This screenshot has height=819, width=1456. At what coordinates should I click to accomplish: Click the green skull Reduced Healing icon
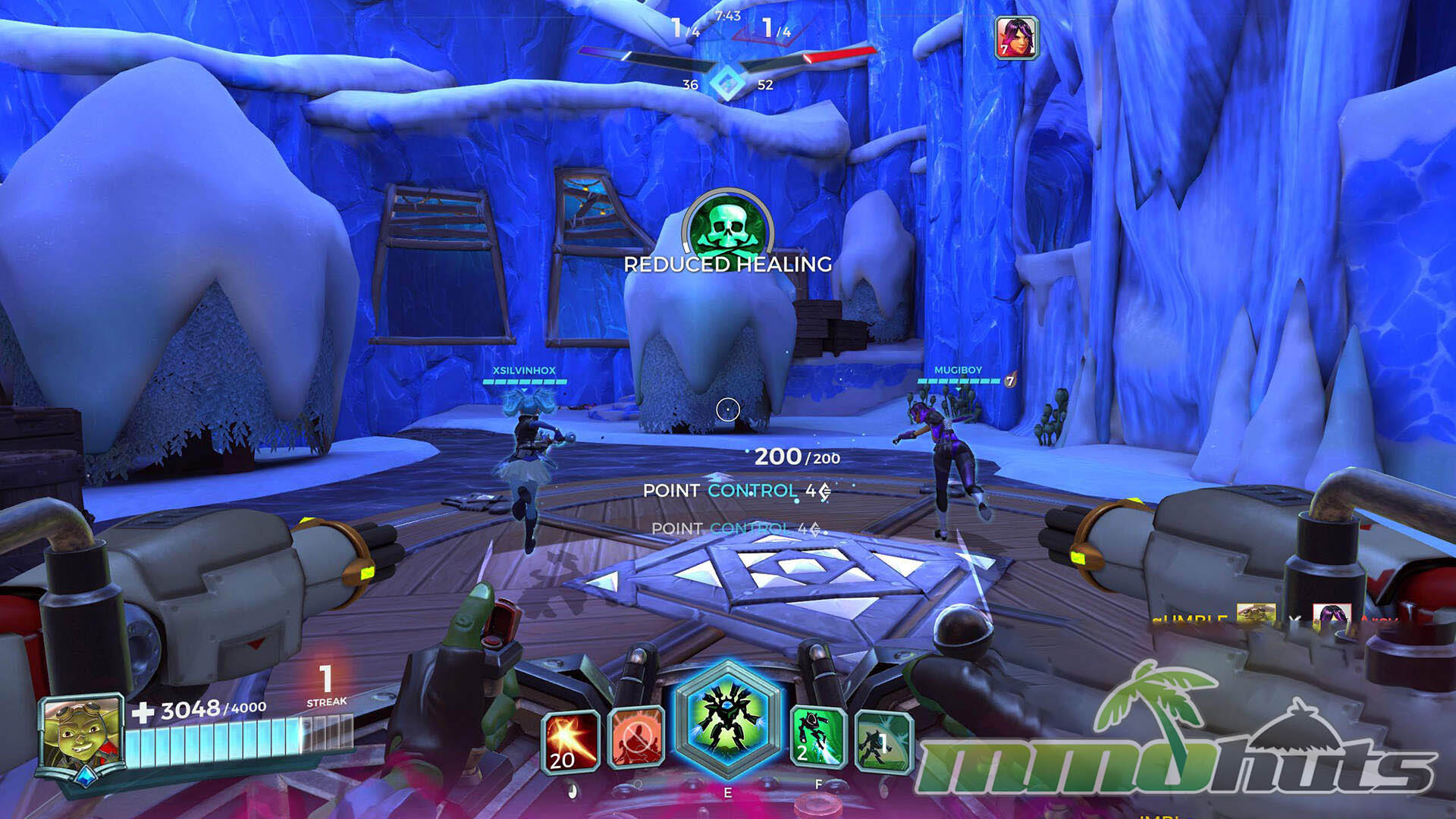pyautogui.click(x=727, y=224)
